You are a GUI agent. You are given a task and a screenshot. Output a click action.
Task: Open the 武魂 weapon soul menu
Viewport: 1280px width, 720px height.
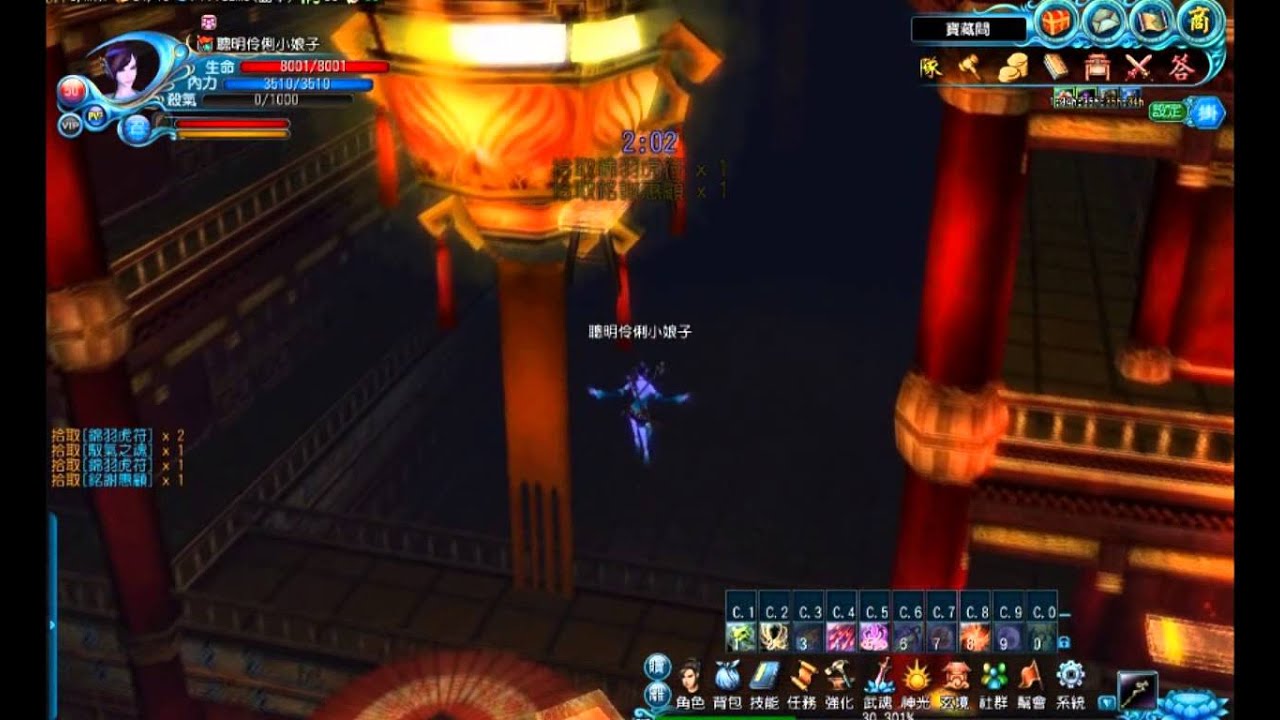tap(878, 680)
